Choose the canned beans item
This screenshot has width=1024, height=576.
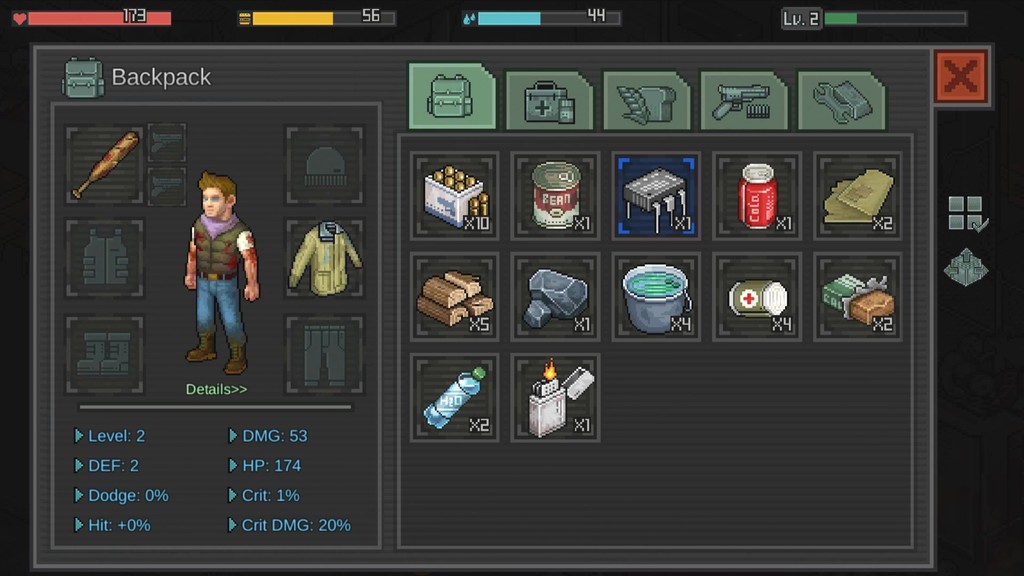[x=556, y=195]
